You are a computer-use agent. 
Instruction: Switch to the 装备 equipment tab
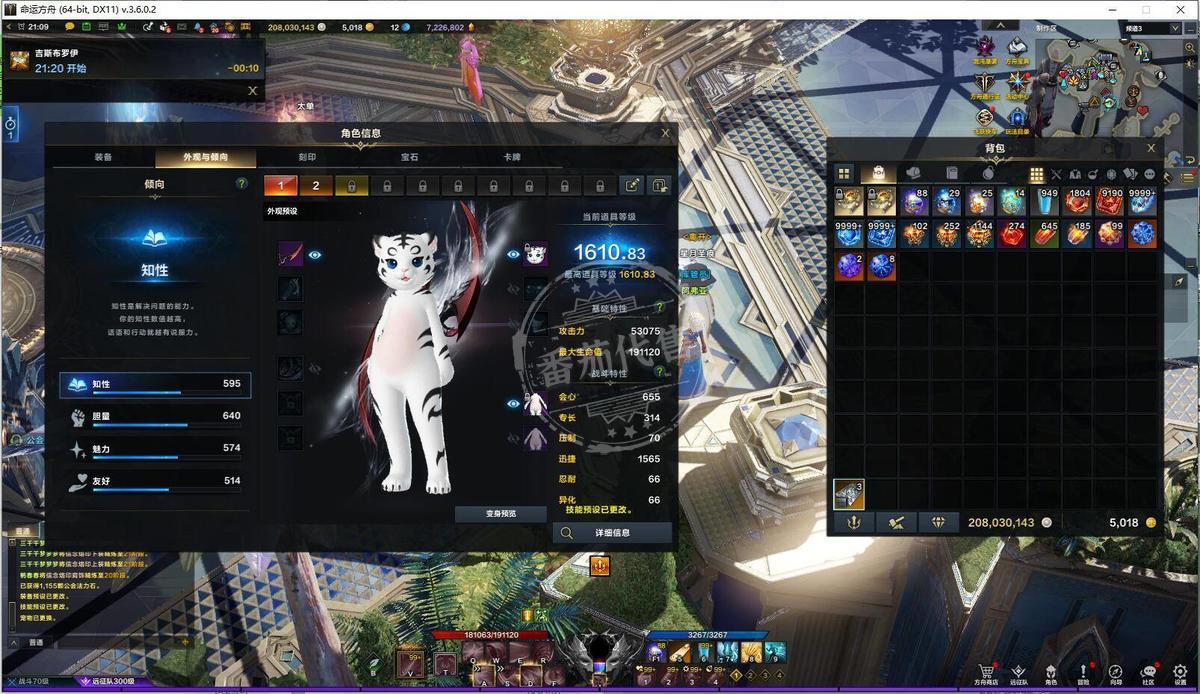point(103,158)
